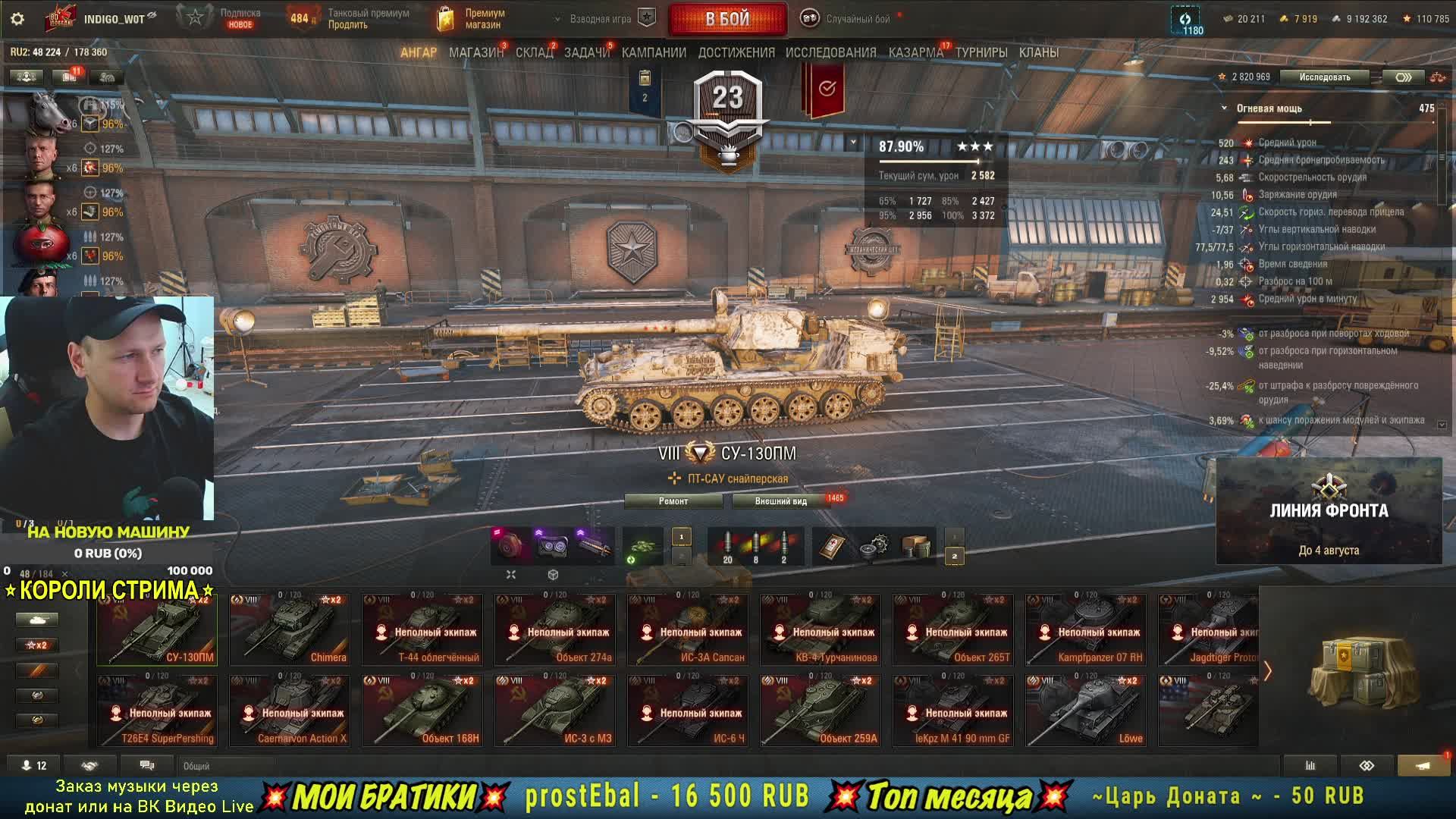Viewport: 1456px width, 819px height.
Task: Collapse the Огневая мощь stats section
Action: coord(1224,108)
